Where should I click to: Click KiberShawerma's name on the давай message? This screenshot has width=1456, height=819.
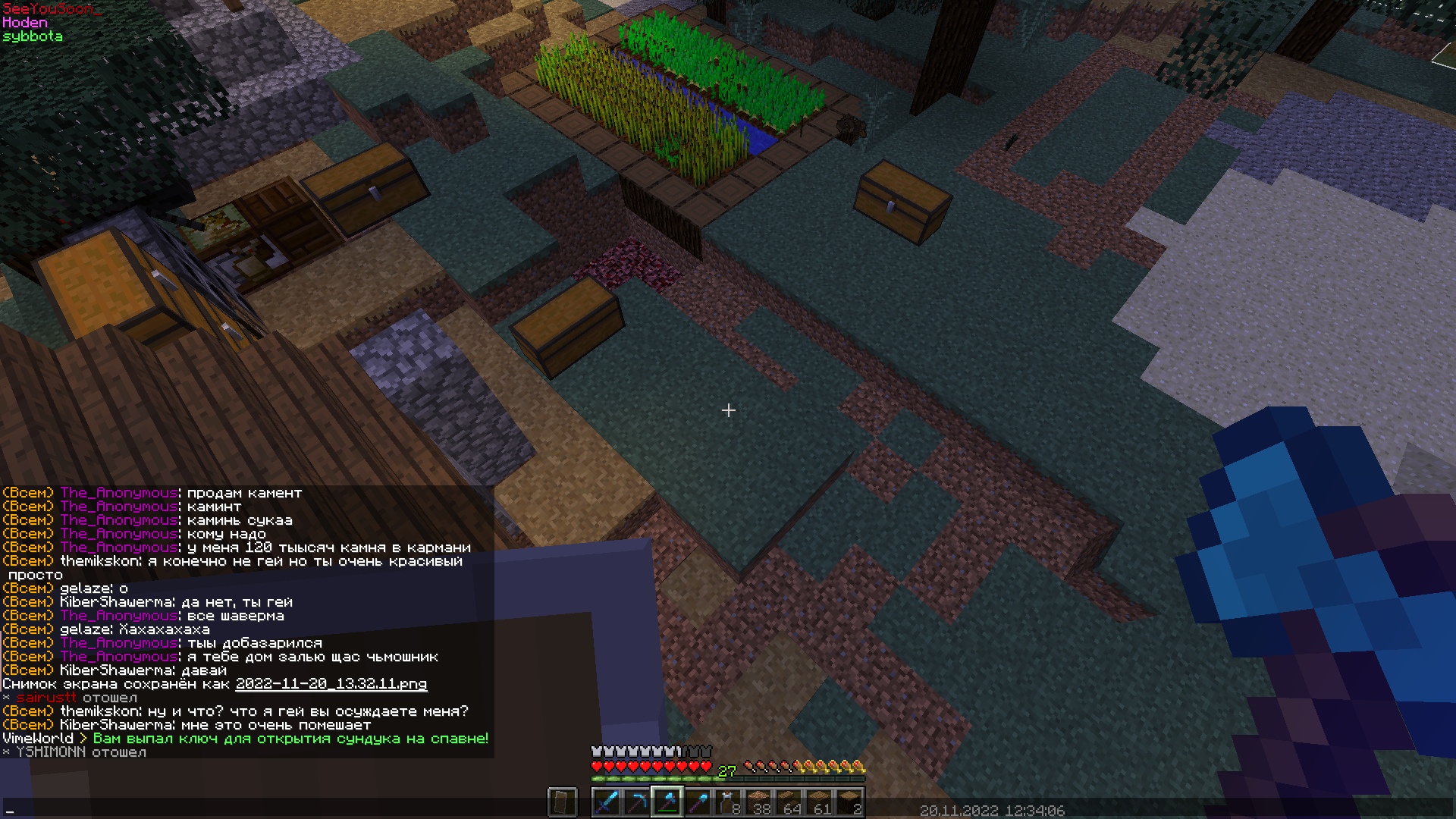(115, 670)
